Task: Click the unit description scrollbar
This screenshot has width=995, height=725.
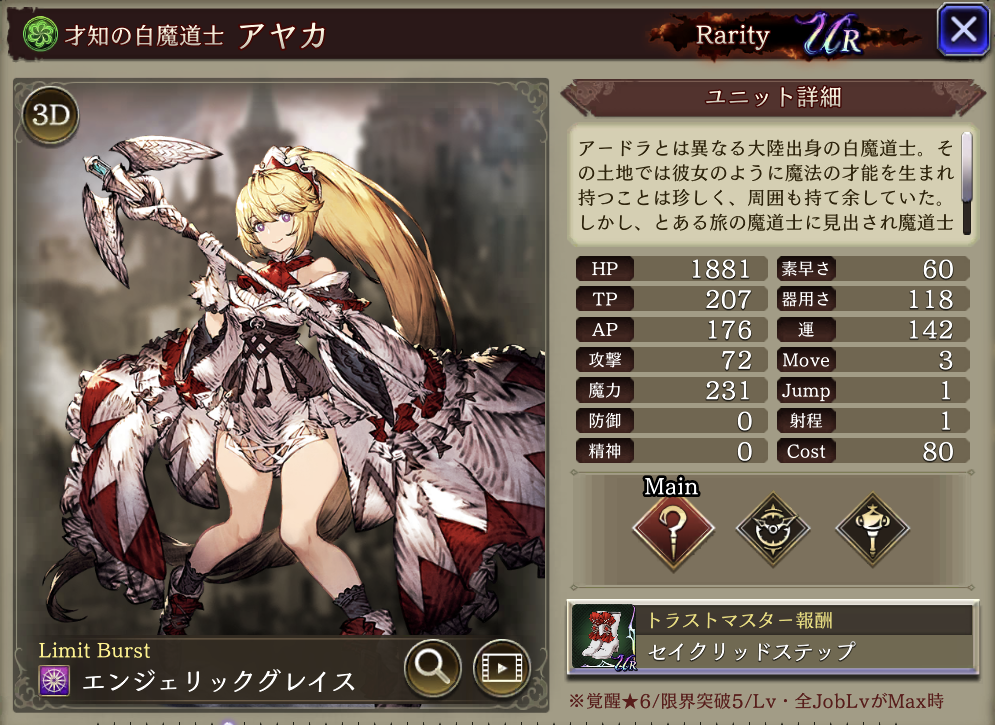Action: [x=967, y=181]
